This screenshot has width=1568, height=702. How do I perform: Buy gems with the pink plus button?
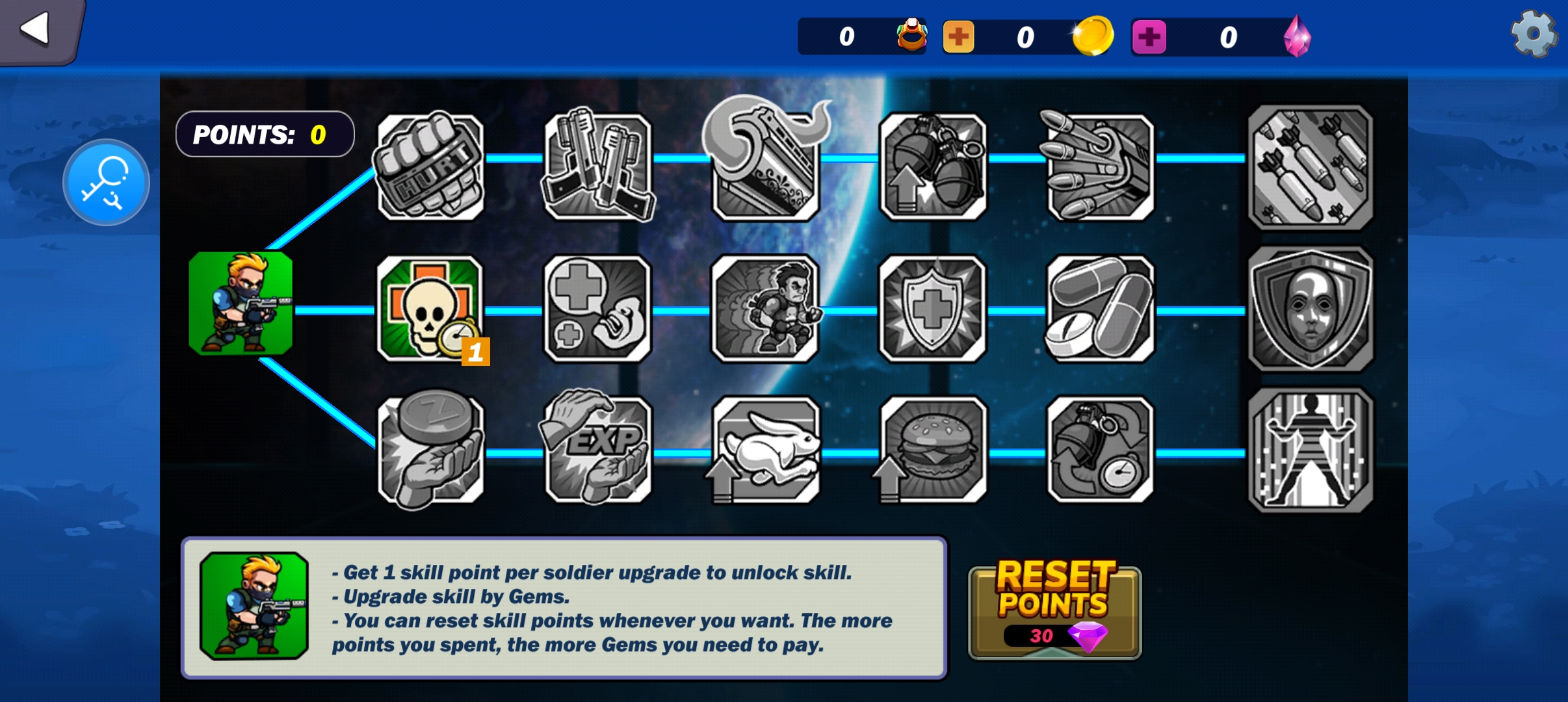1149,37
